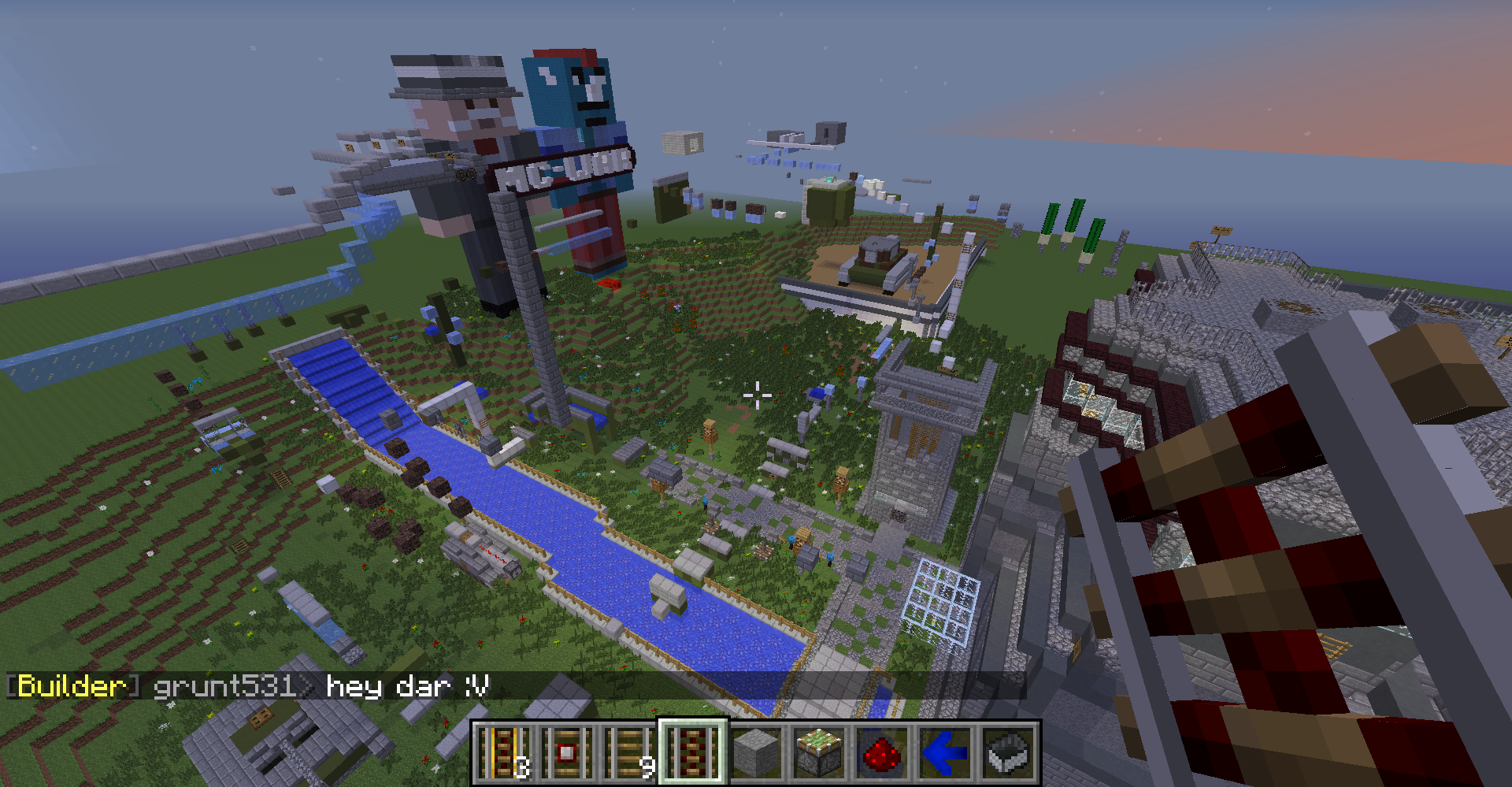Pick the minecart hotbar slot
Screen dimensions: 1512x787
point(1008,753)
